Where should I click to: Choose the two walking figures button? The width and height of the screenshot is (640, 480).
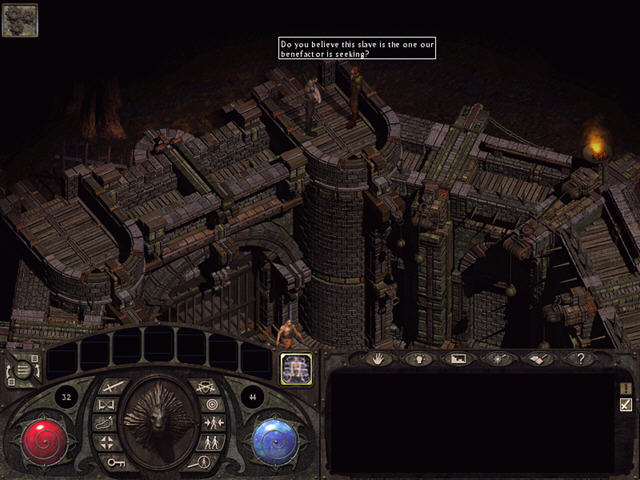211,443
